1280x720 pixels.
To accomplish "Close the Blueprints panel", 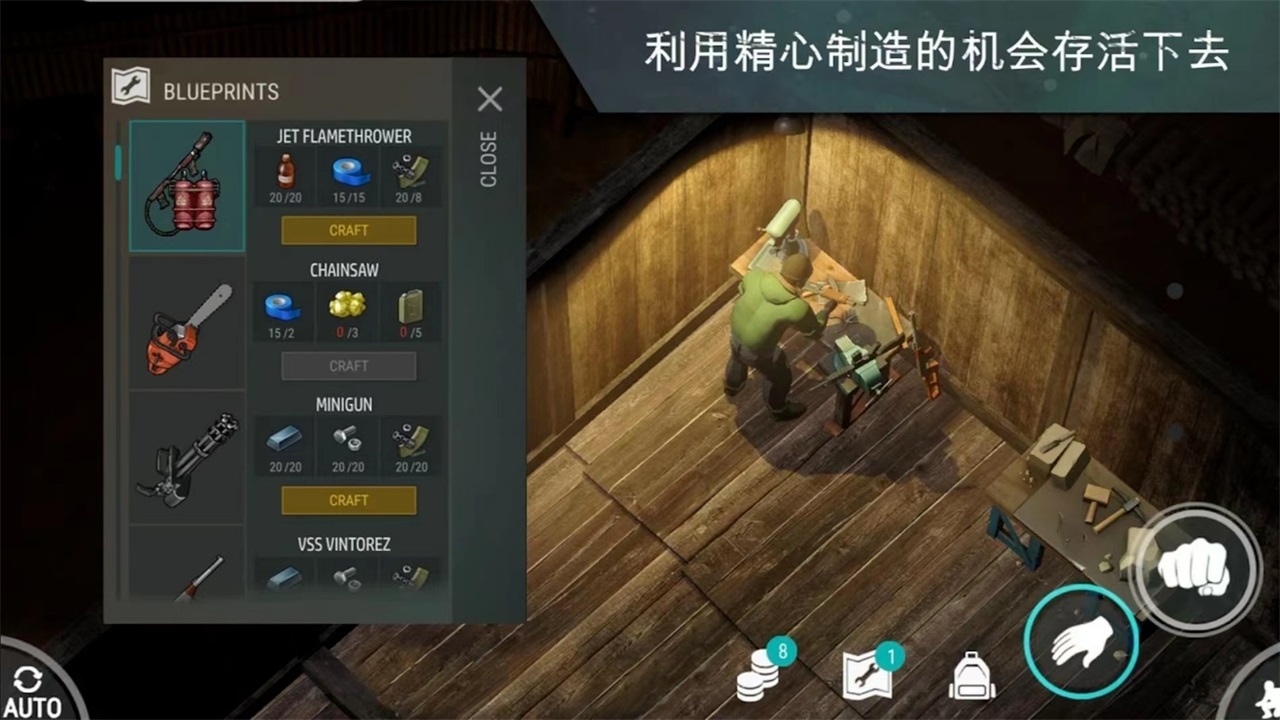I will 489,99.
